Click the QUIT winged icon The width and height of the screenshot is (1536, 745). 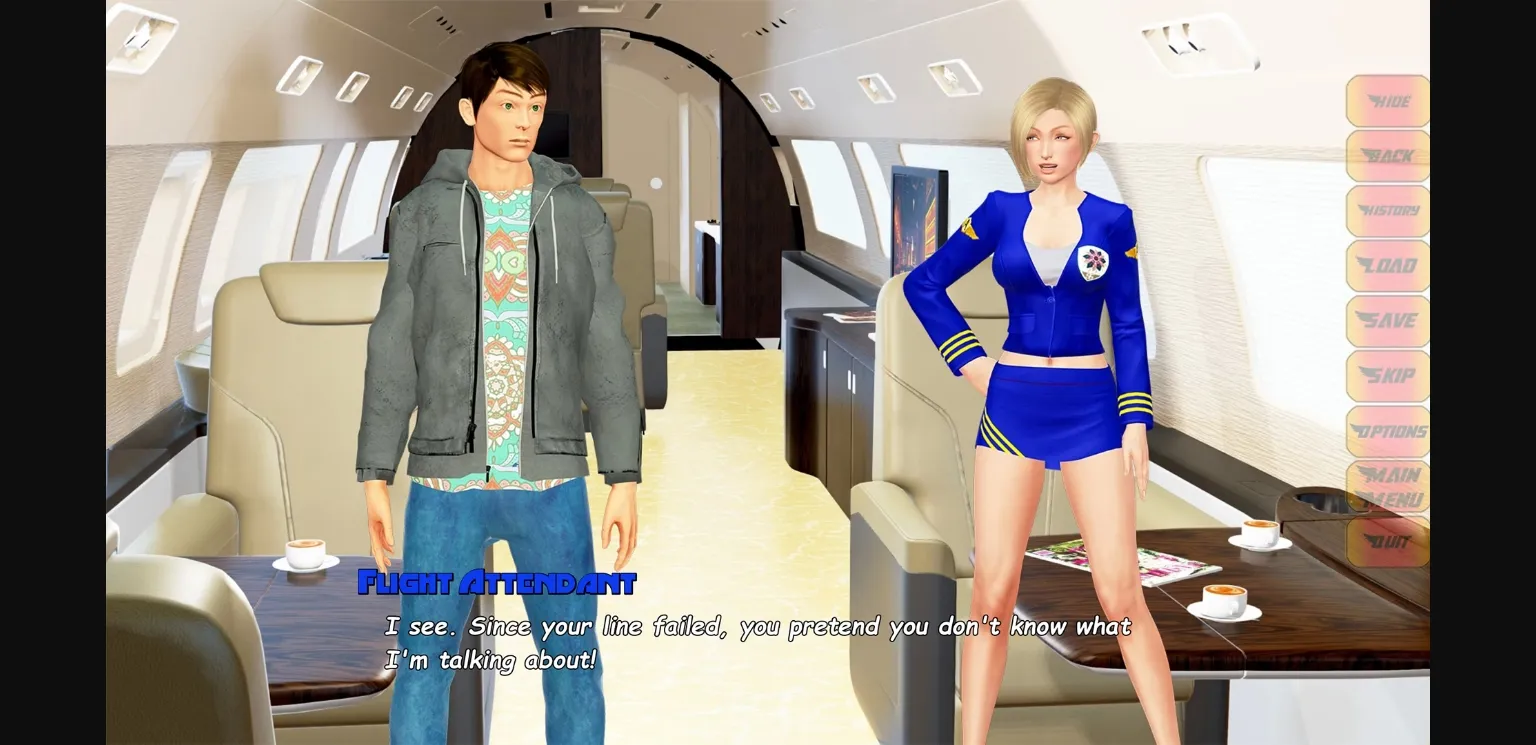coord(1388,540)
